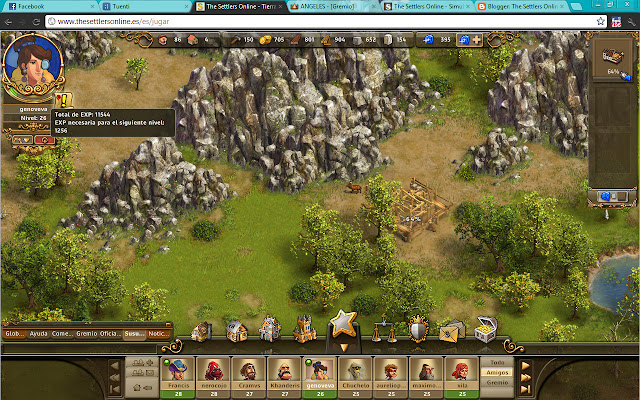The image size is (640, 400).
Task: Switch to the Gremio chat tab
Action: 86,334
